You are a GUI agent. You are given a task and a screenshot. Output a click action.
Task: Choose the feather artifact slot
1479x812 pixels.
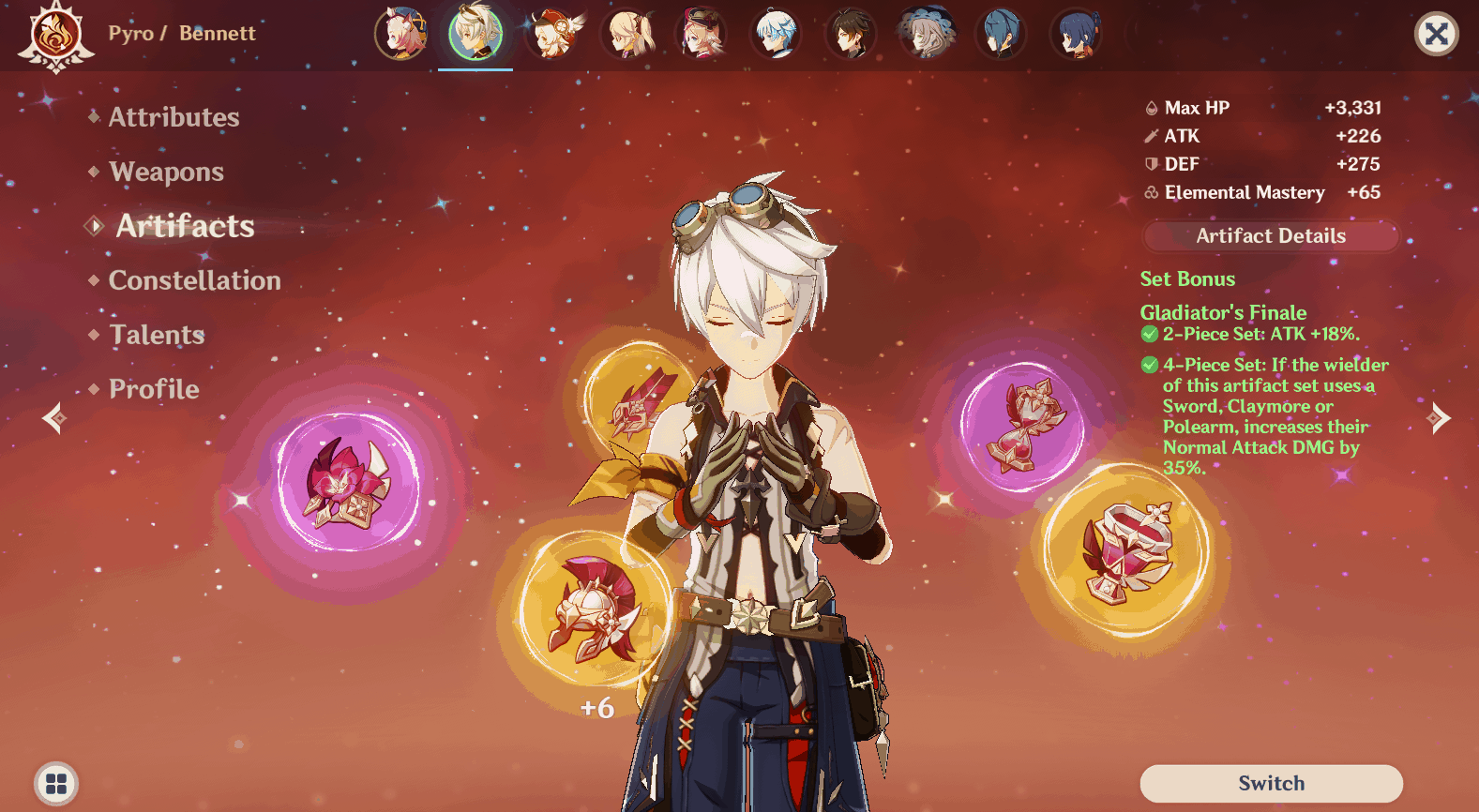coord(641,400)
